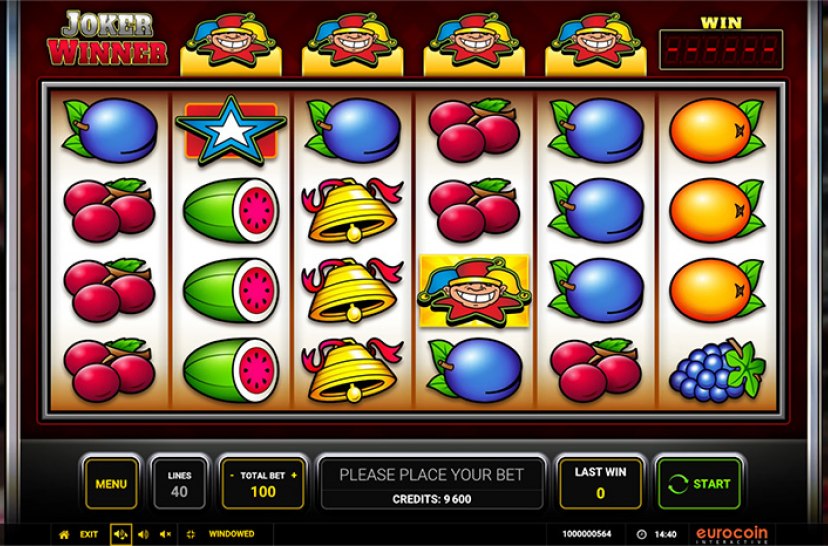This screenshot has width=828, height=546.
Task: Increase total bet with the plus sign
Action: 294,475
